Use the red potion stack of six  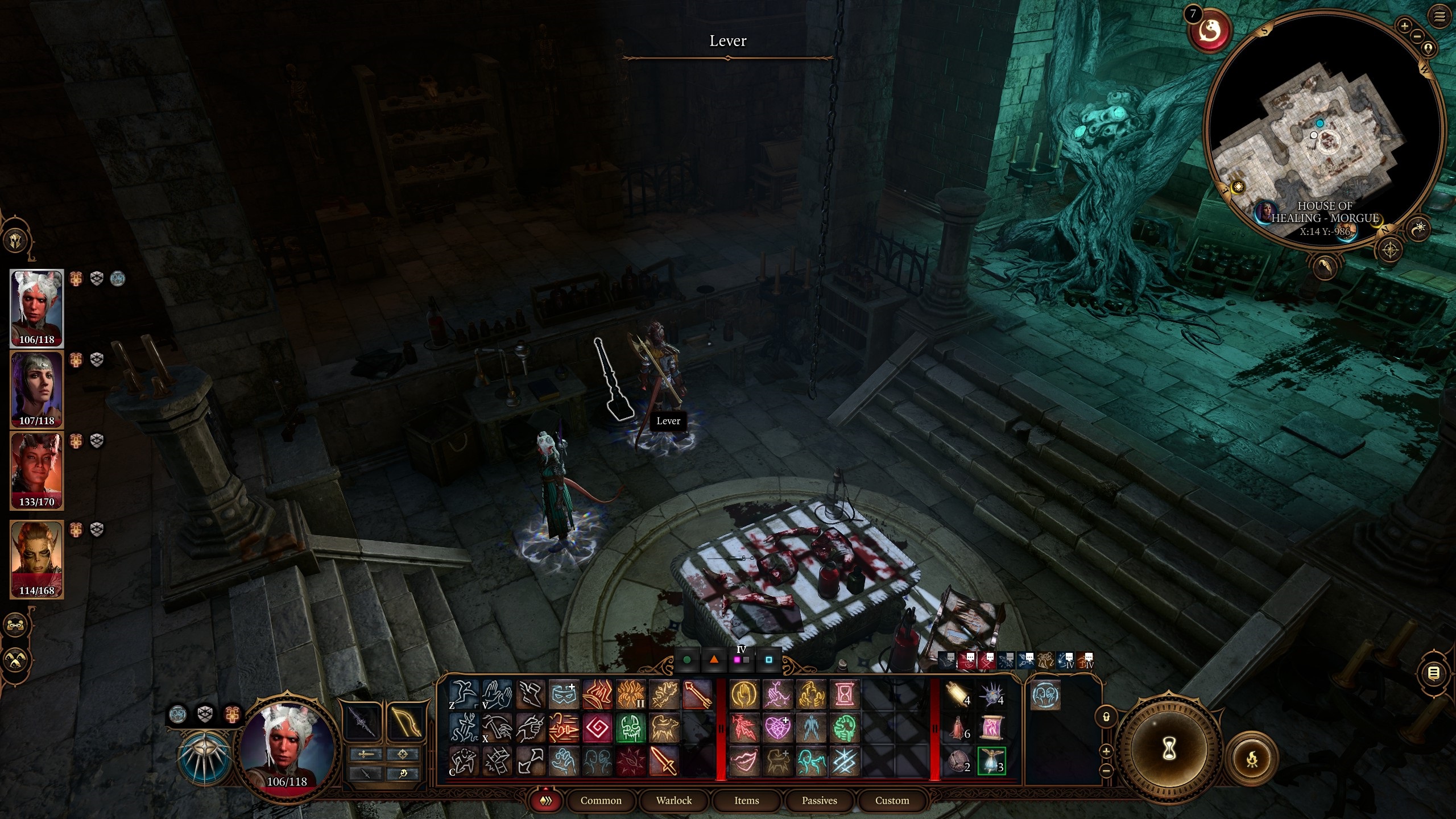(x=958, y=728)
